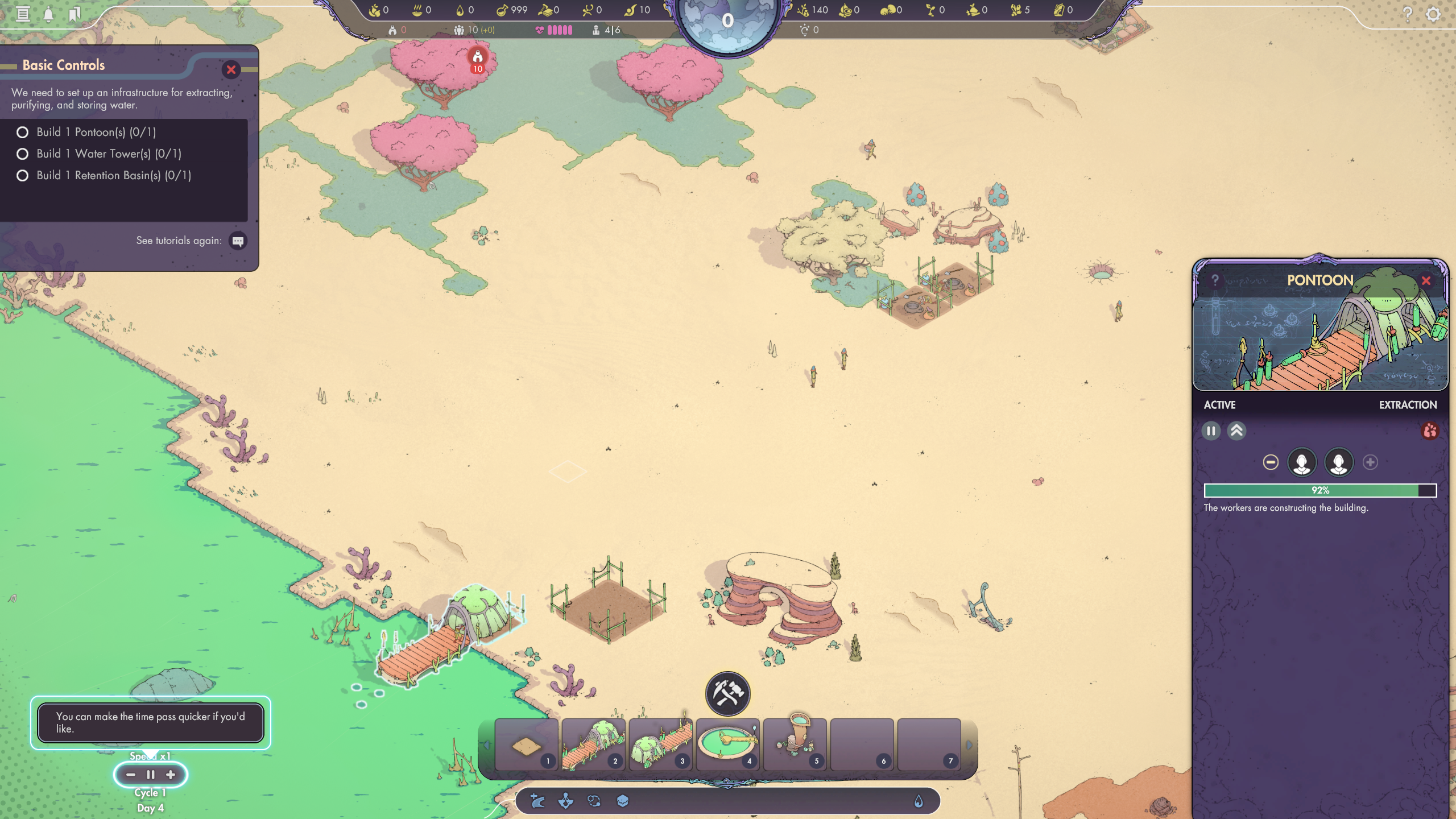Open the hammer and pickaxe build menu
The height and width of the screenshot is (819, 1456).
(x=727, y=694)
